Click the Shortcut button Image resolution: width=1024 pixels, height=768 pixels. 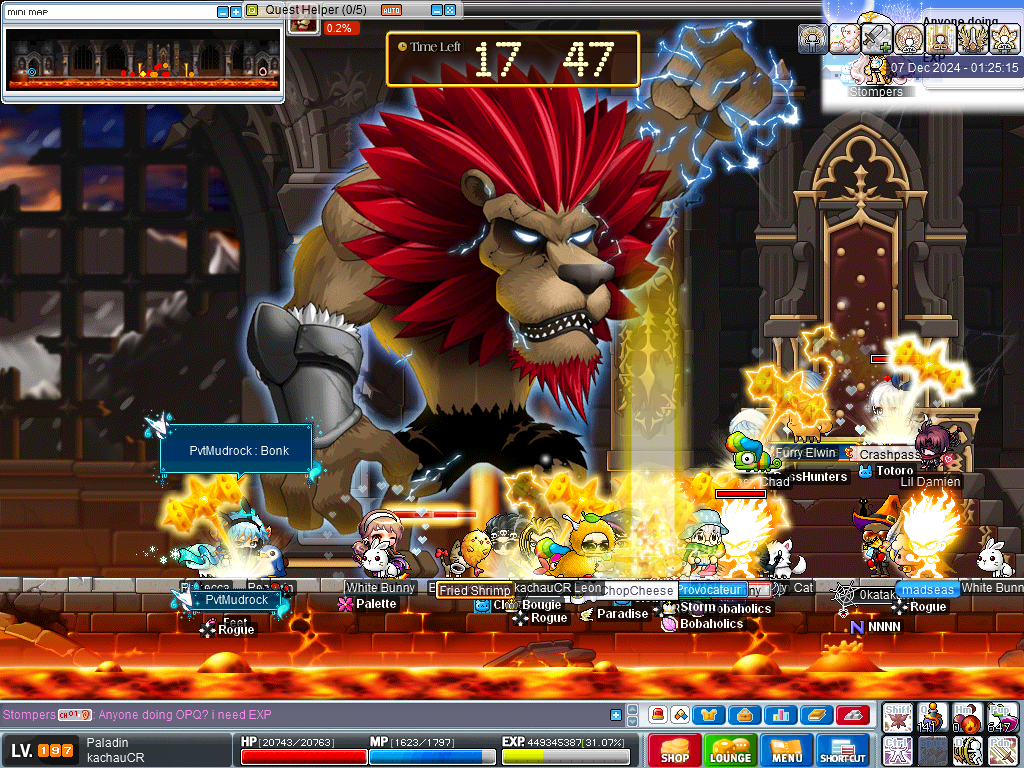point(842,750)
